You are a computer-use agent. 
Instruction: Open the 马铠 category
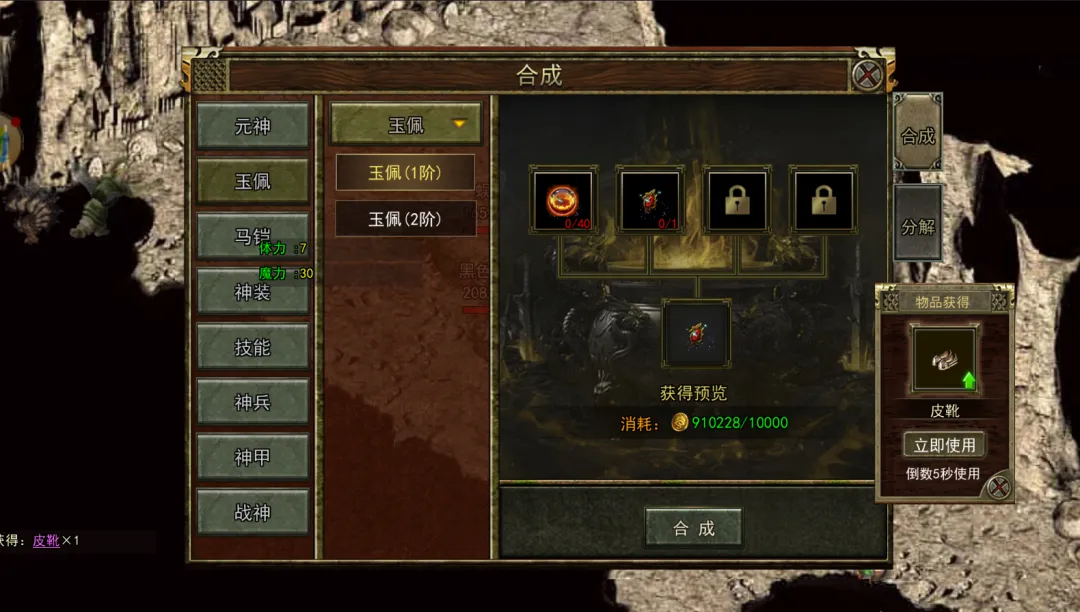253,236
